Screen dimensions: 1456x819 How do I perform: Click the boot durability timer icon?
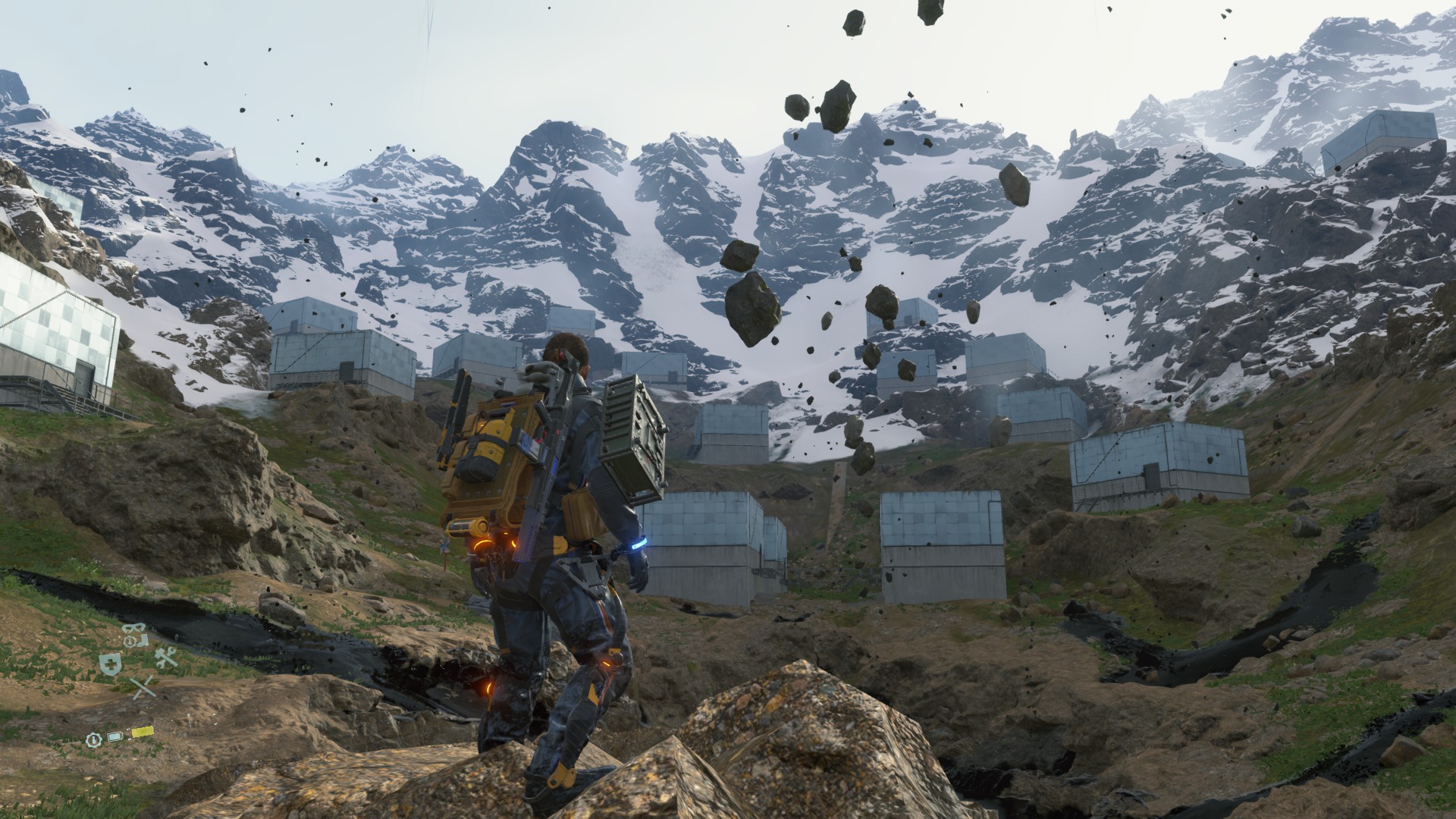pyautogui.click(x=130, y=642)
